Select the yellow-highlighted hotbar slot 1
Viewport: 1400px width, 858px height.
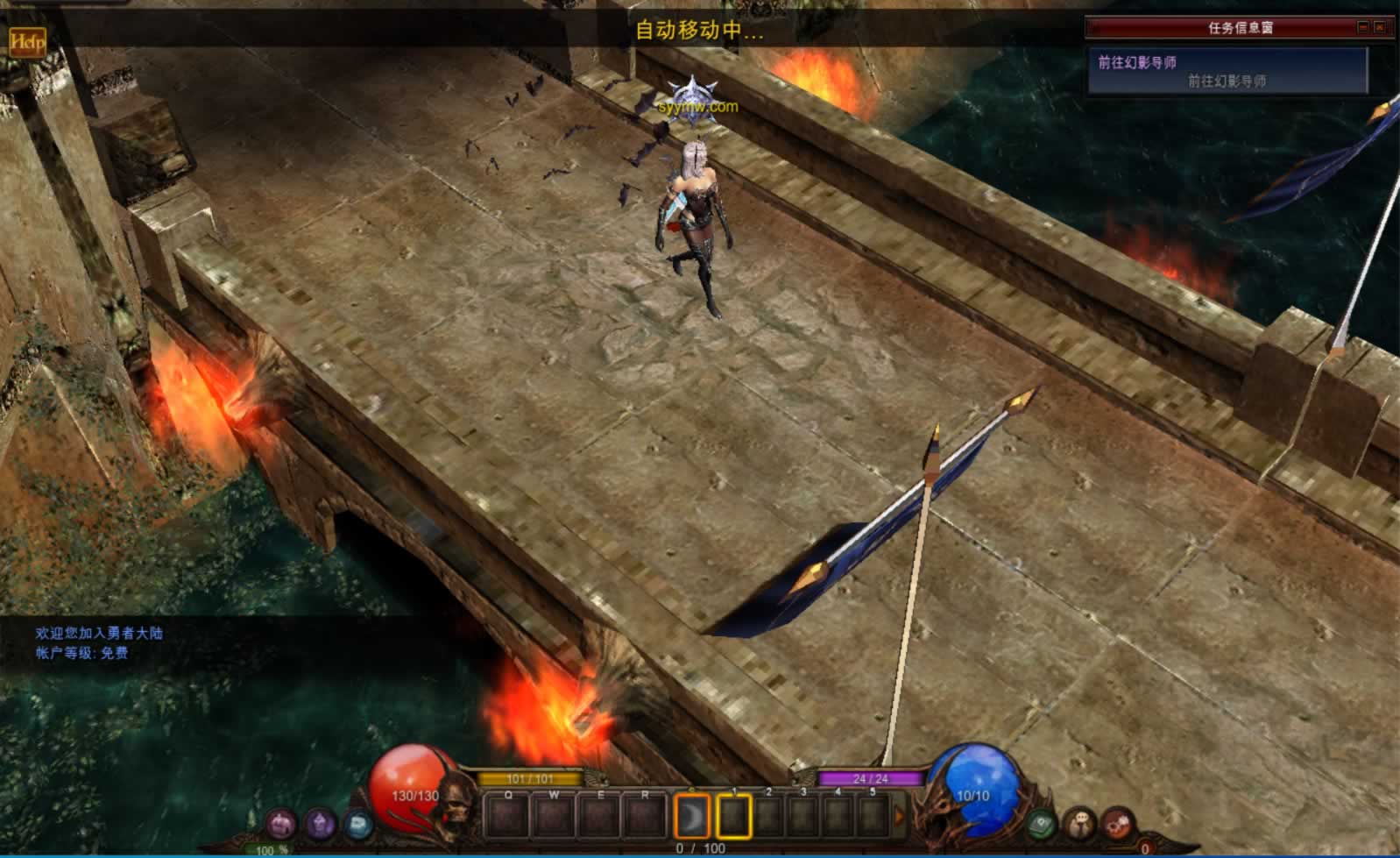(x=734, y=816)
